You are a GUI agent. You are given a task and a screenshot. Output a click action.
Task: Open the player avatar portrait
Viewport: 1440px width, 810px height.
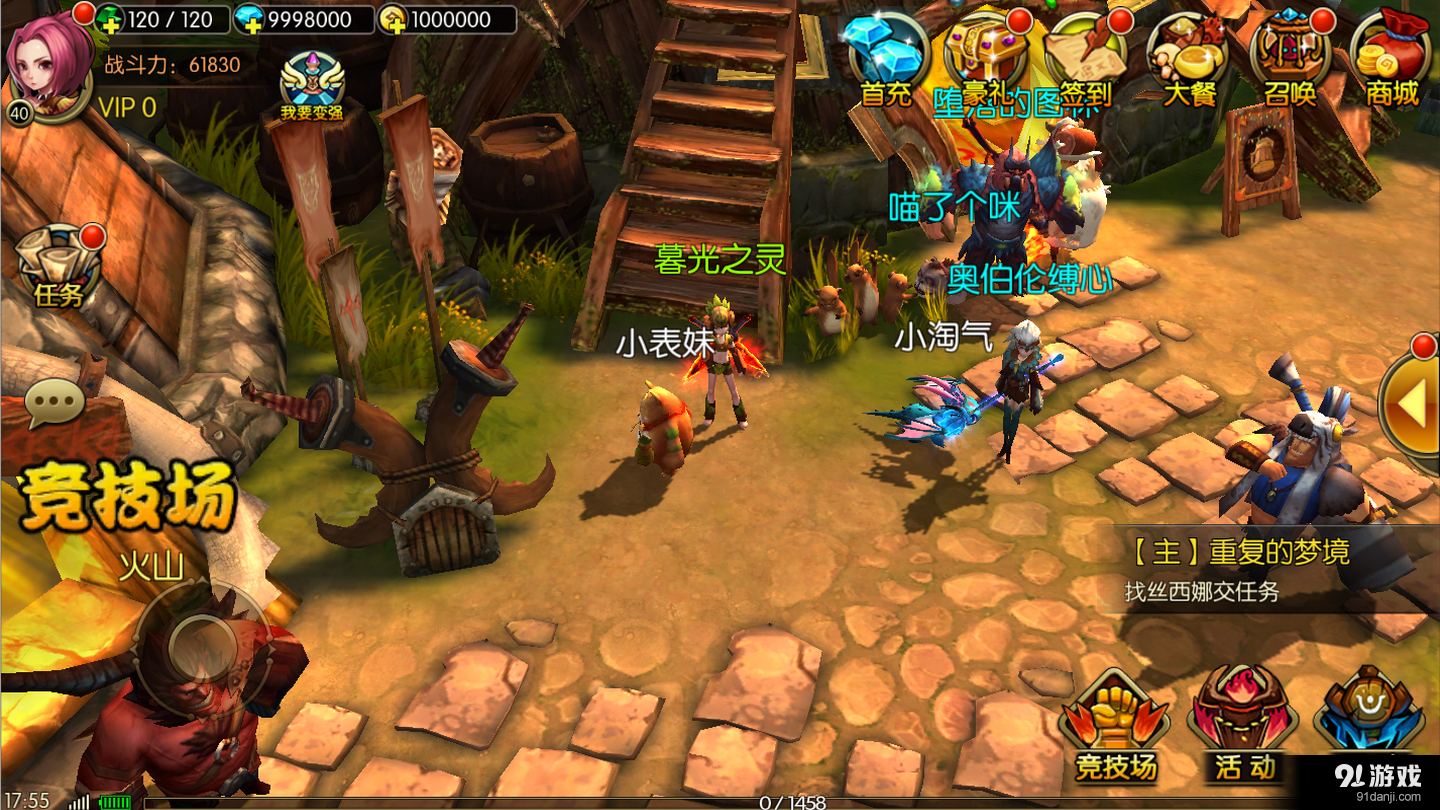[50, 62]
